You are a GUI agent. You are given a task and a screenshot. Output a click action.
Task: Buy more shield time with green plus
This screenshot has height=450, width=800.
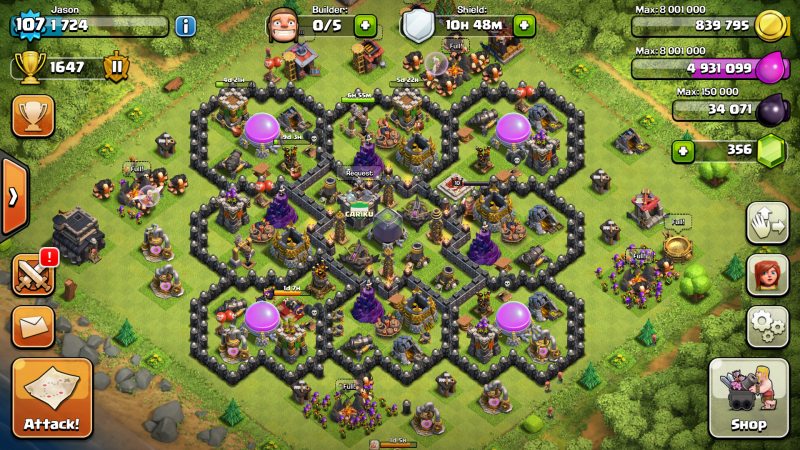tap(523, 26)
